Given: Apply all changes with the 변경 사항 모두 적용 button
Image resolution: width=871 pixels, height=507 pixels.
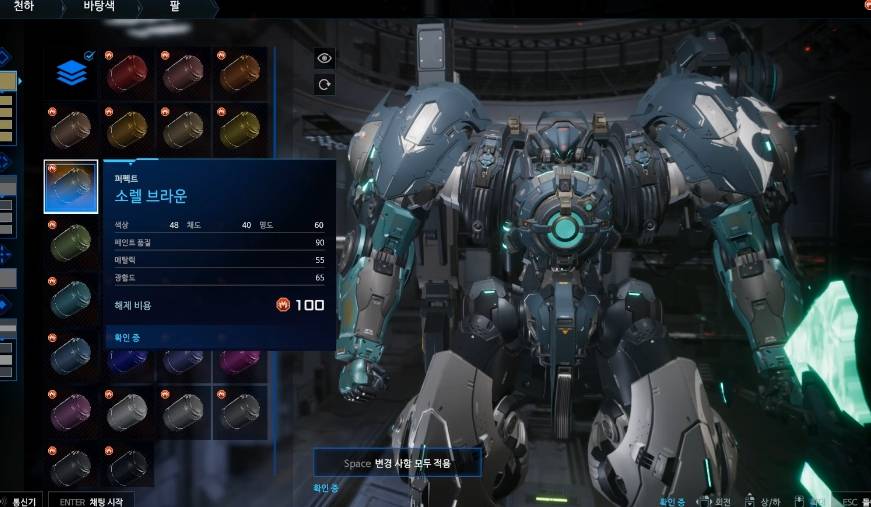Looking at the screenshot, I should (x=398, y=462).
